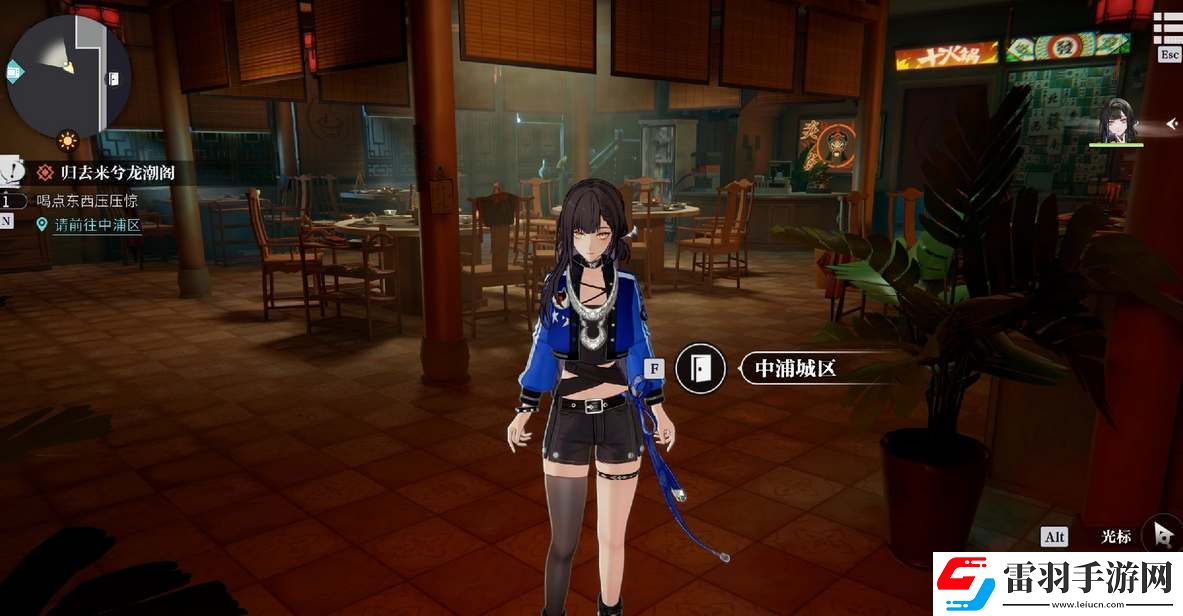Open the quest log exclamation icon
Screen dimensions: 1183x616
12,171
